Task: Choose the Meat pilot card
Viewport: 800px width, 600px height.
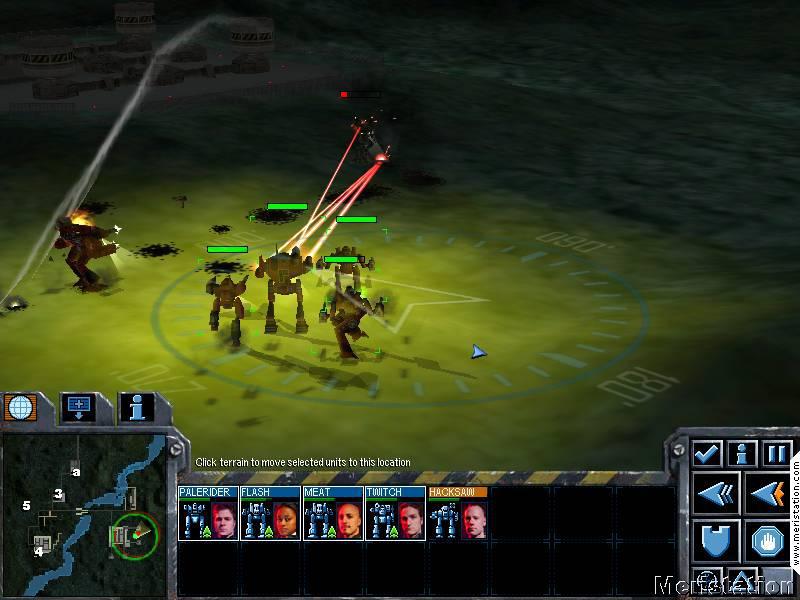Action: [332, 514]
